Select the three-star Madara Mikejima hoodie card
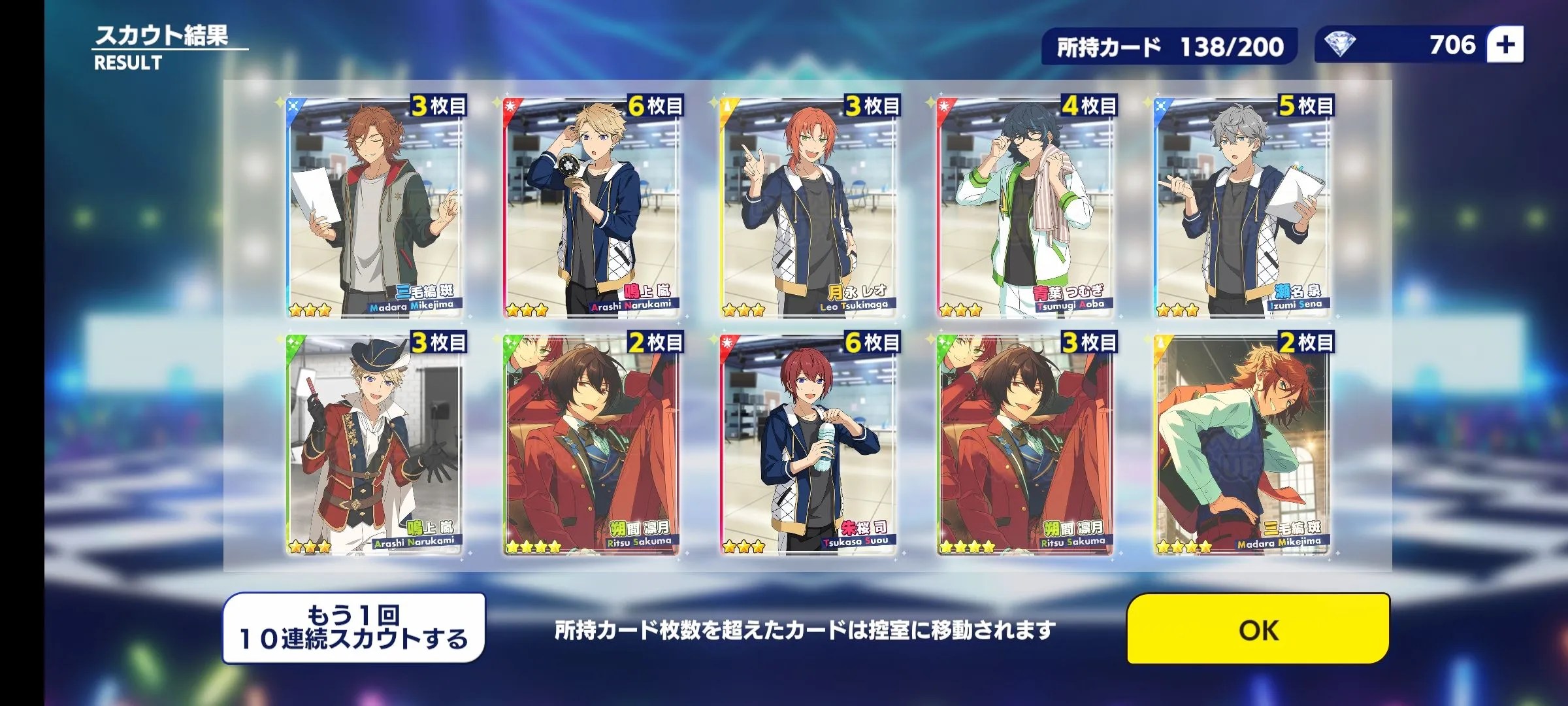The width and height of the screenshot is (1568, 706). coord(375,208)
